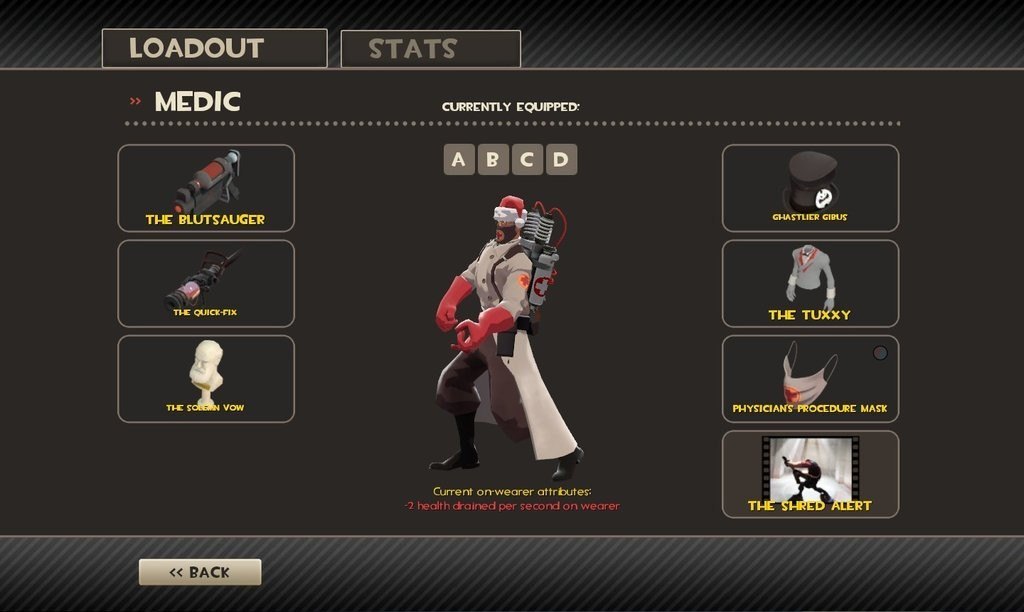Open the Stats tab
Screen dimensions: 1024x612
click(430, 49)
